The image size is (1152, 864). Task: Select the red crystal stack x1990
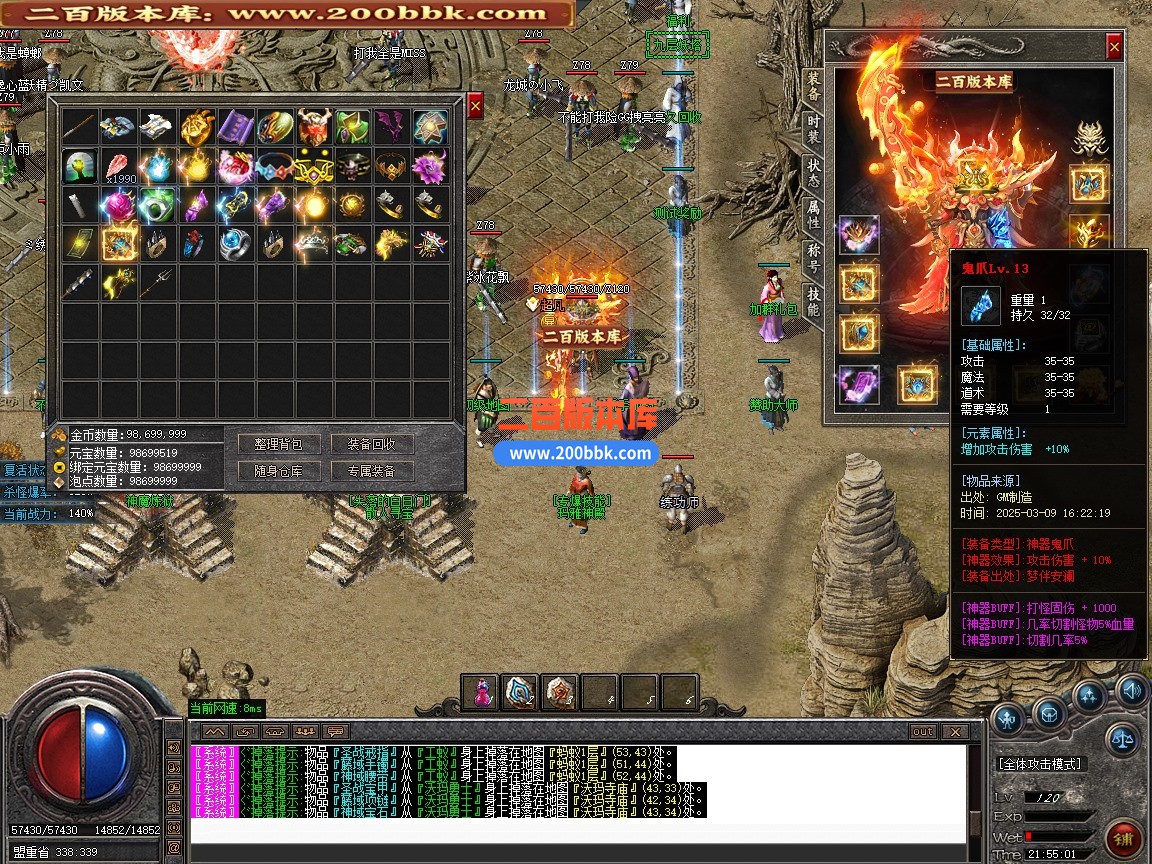point(119,166)
